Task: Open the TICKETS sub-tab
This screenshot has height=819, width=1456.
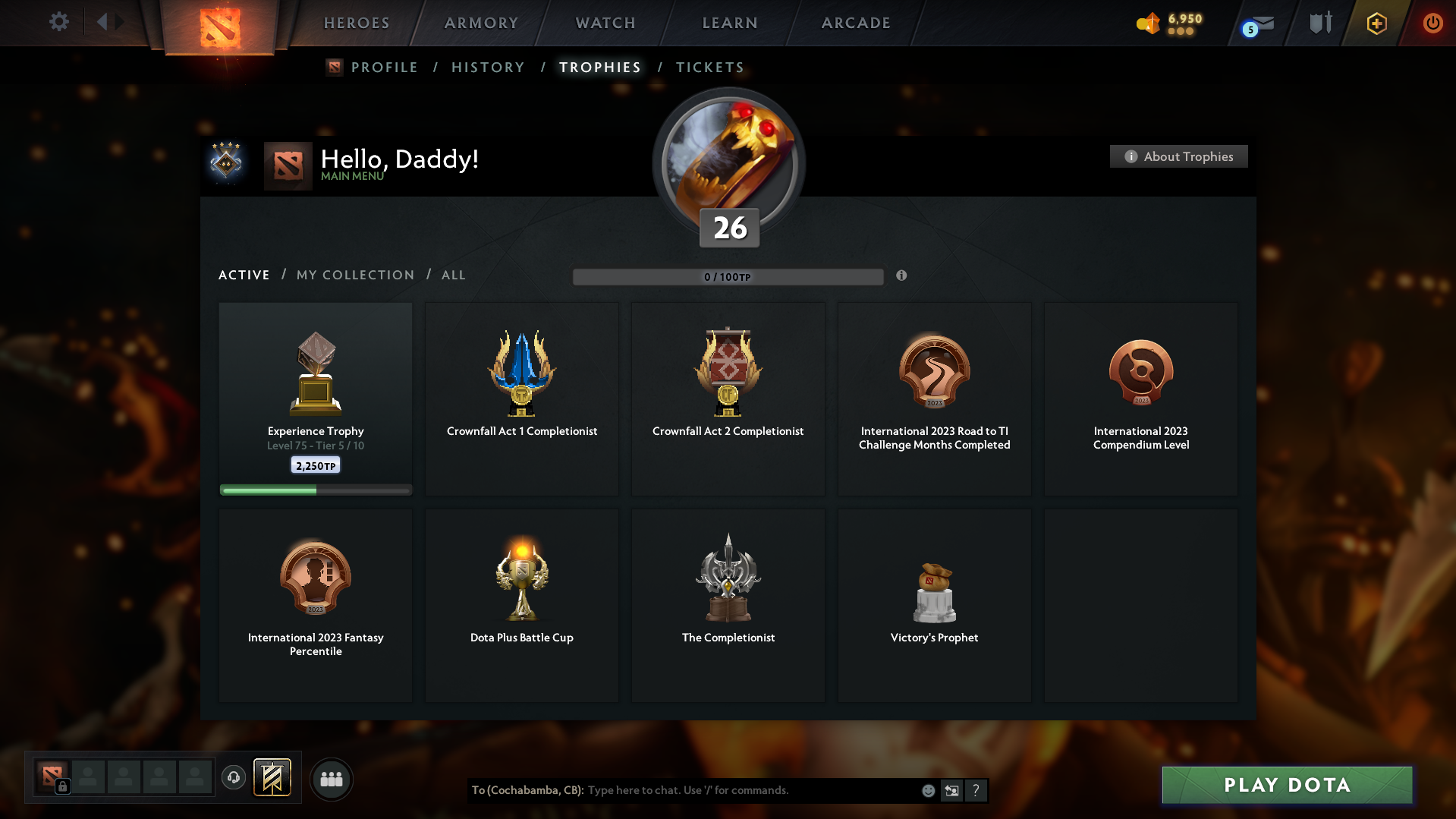Action: pos(709,67)
